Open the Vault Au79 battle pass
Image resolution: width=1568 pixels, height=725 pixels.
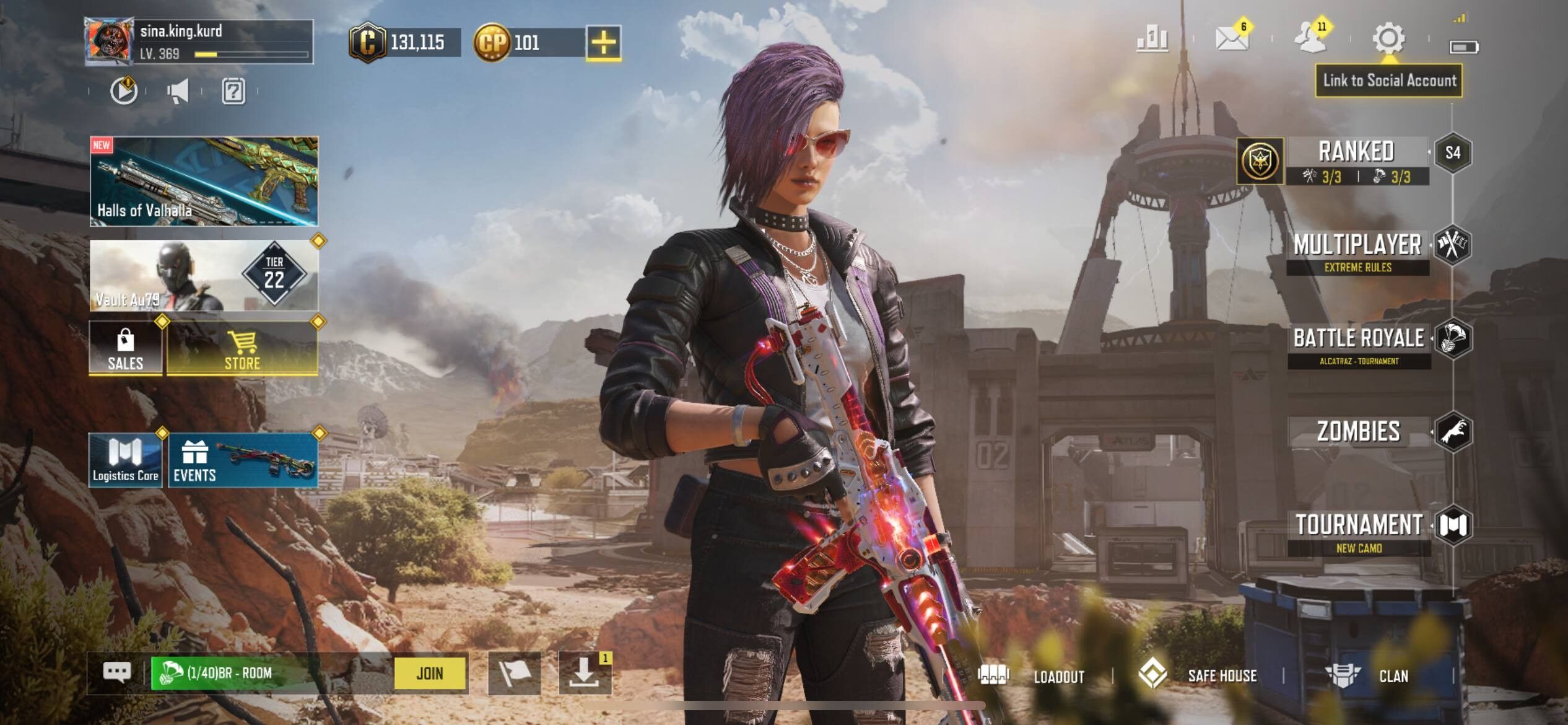coord(204,275)
